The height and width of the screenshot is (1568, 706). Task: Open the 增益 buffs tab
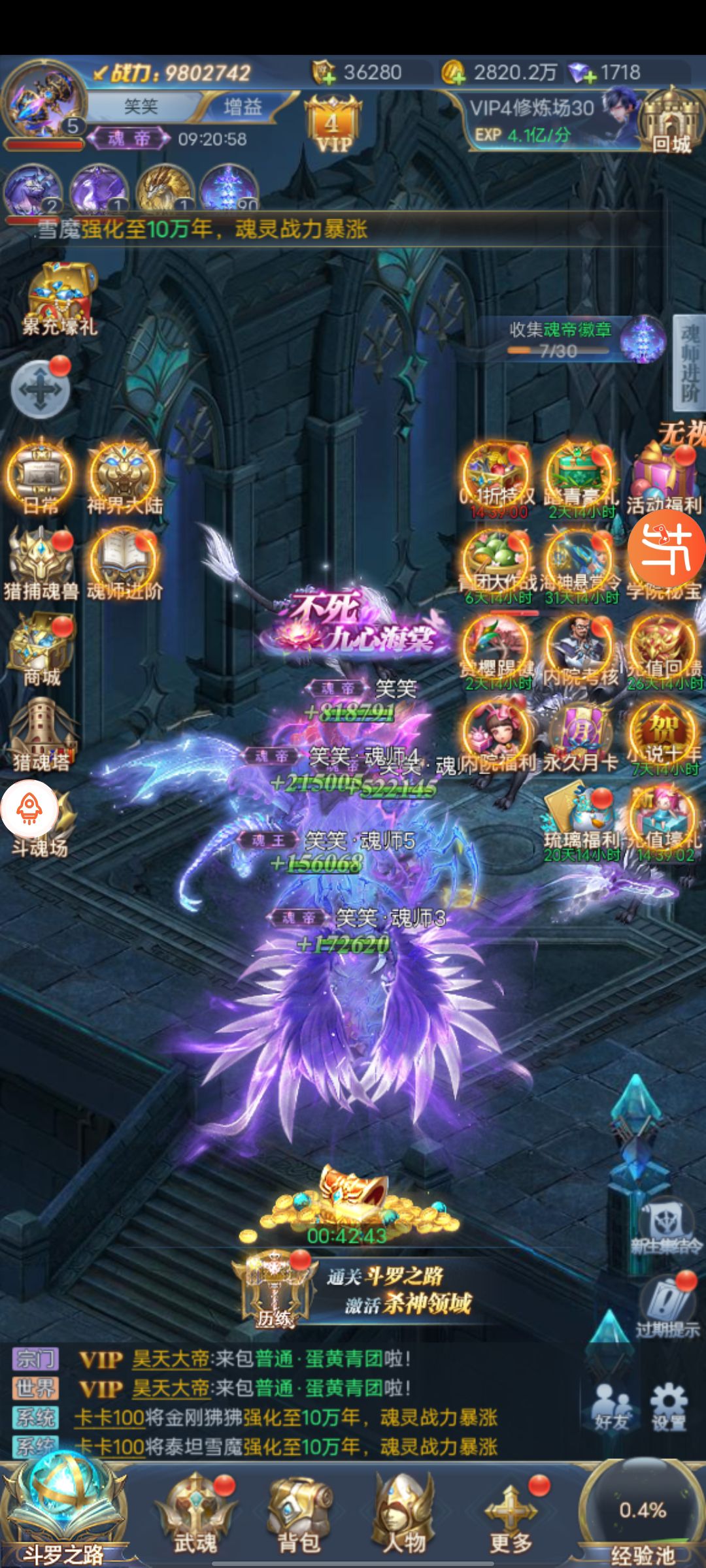point(242,106)
